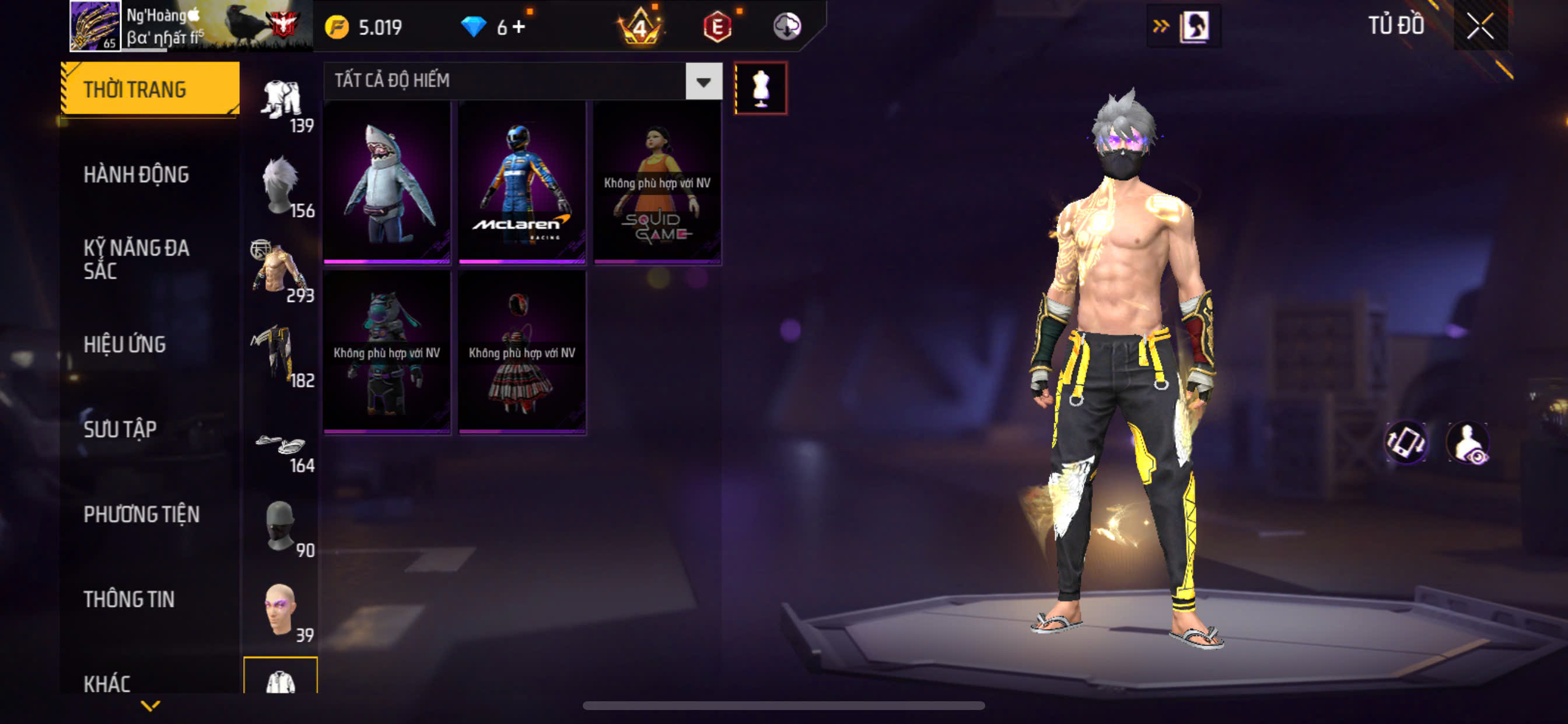This screenshot has width=1568, height=724.
Task: Select the KHÁC category
Action: pyautogui.click(x=107, y=683)
